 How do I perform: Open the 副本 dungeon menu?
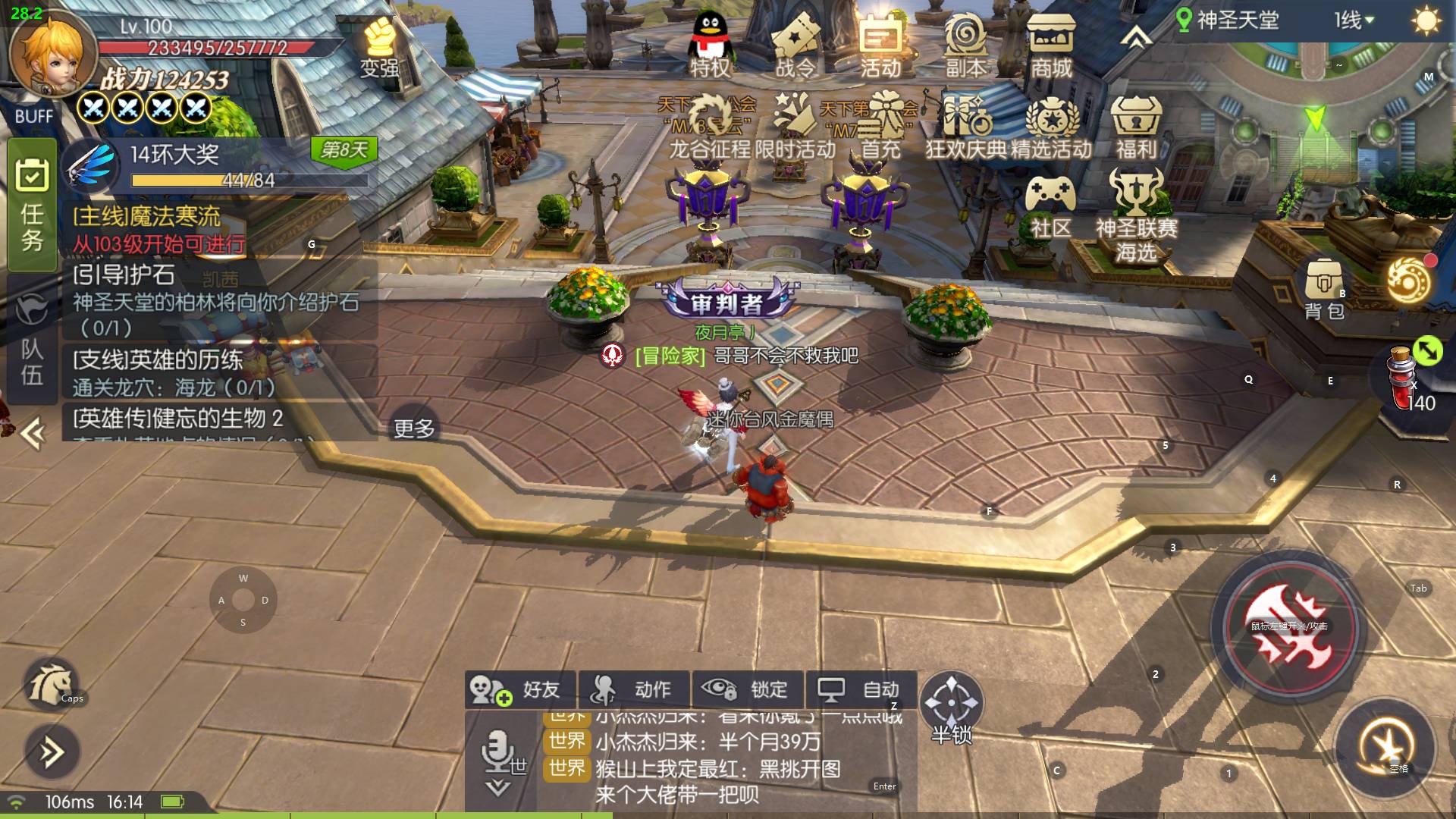click(965, 47)
